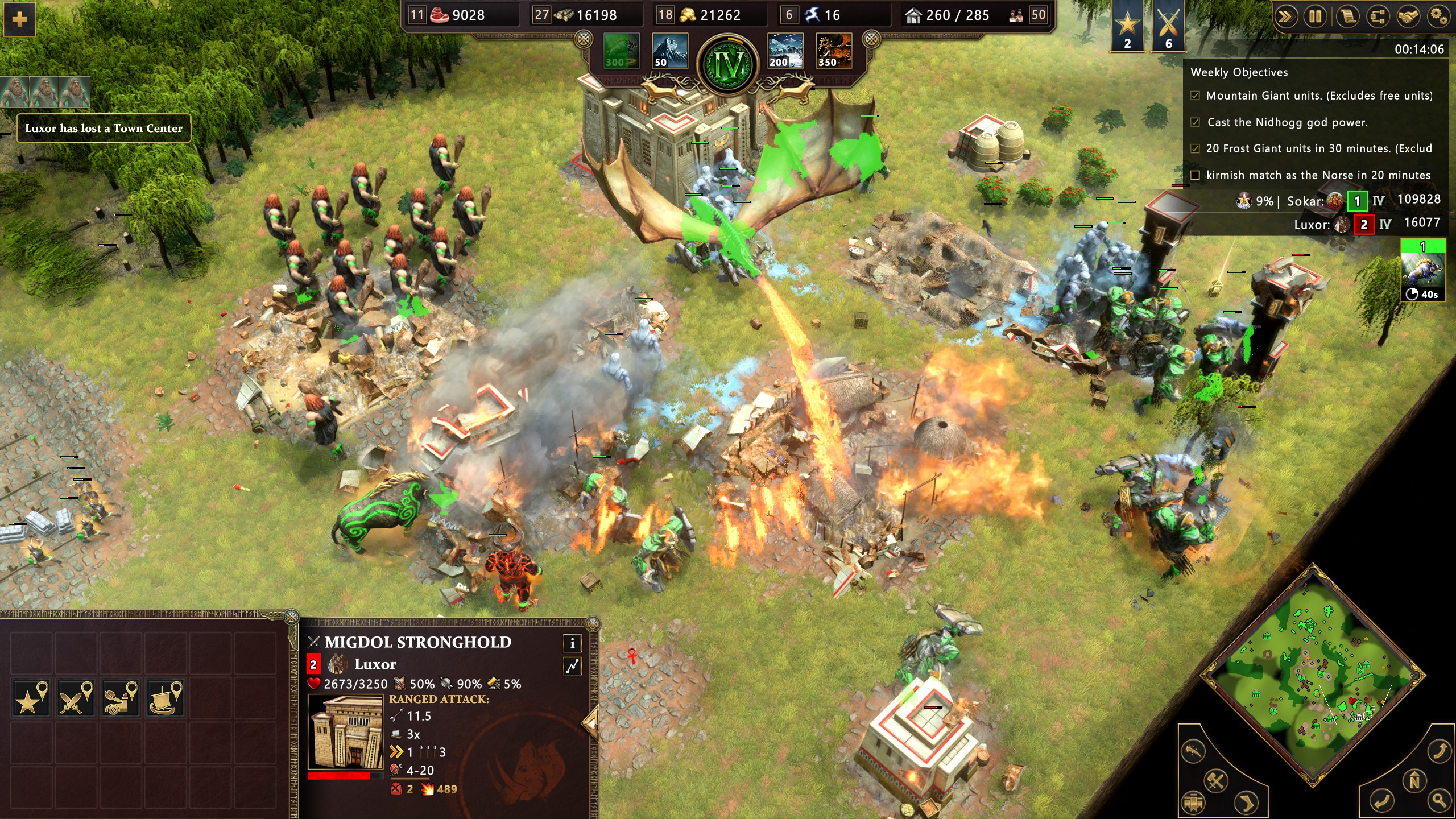The height and width of the screenshot is (819, 1456).
Task: Expand the plus button in corner
Action: pos(19,19)
